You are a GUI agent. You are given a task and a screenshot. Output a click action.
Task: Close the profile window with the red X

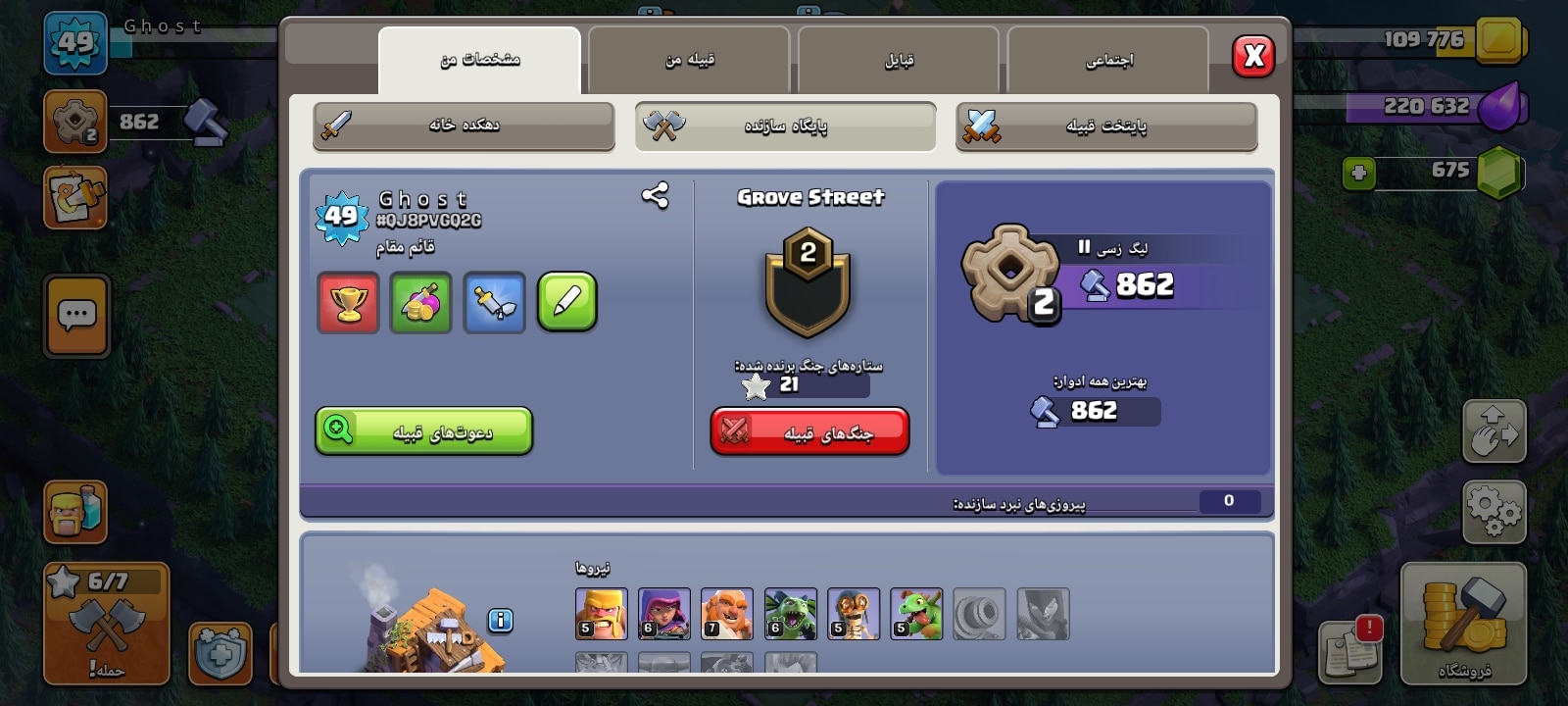coord(1253,56)
